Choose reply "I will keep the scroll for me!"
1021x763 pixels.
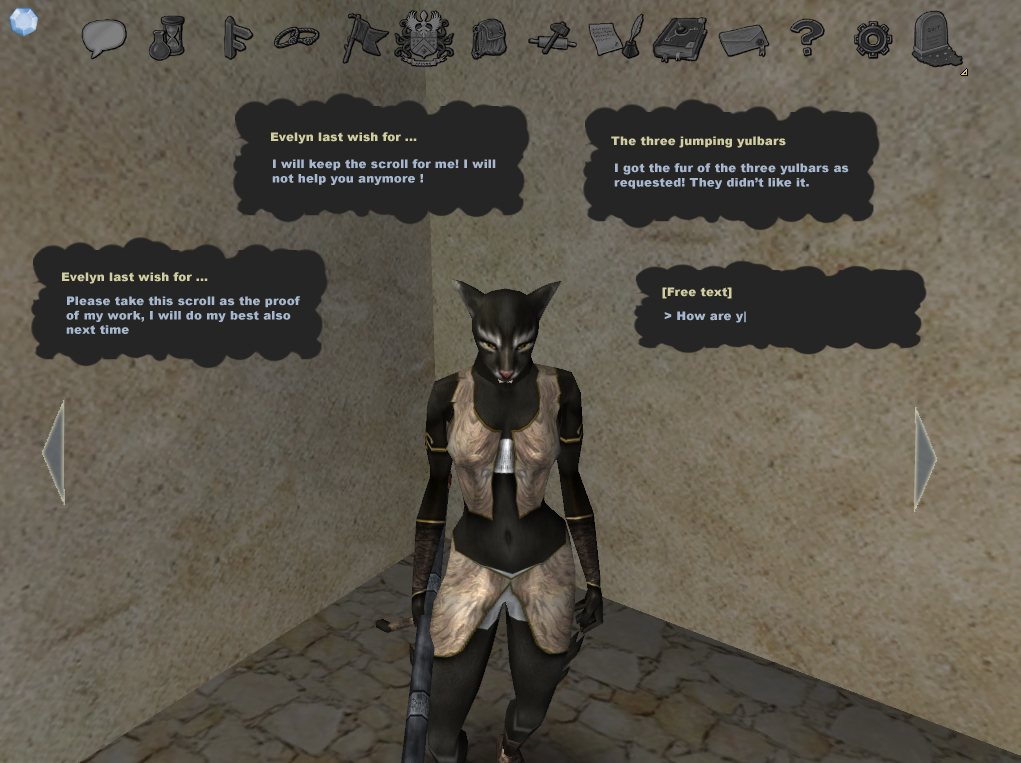click(383, 171)
